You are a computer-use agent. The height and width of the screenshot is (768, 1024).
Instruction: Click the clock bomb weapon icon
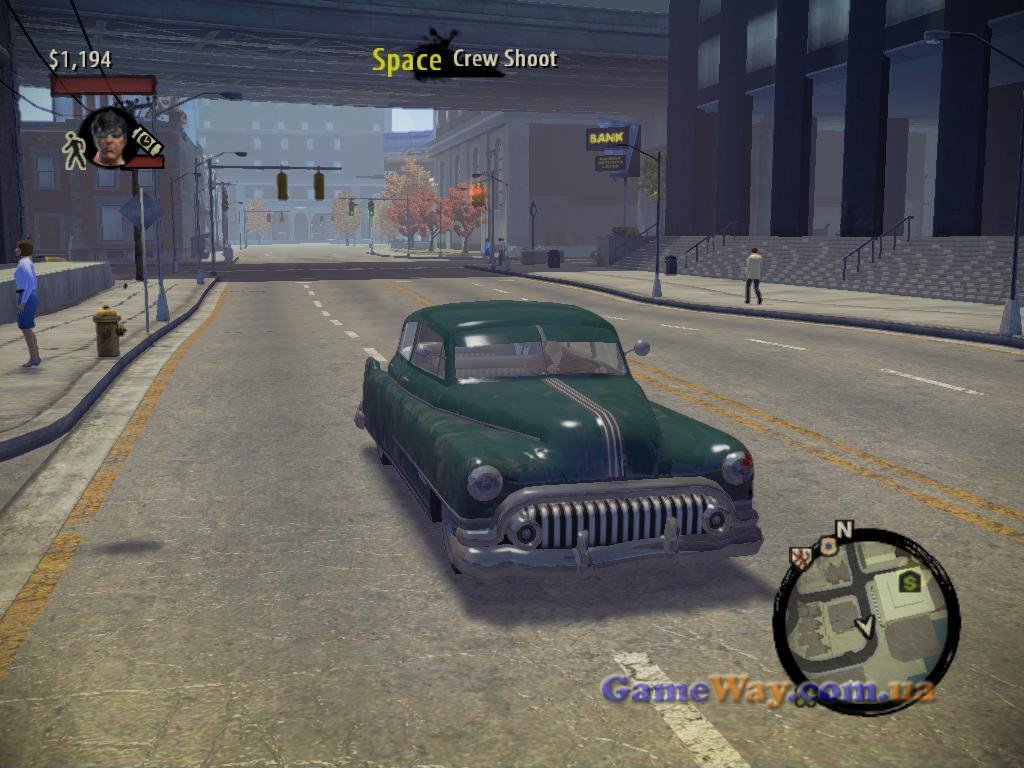(x=148, y=141)
